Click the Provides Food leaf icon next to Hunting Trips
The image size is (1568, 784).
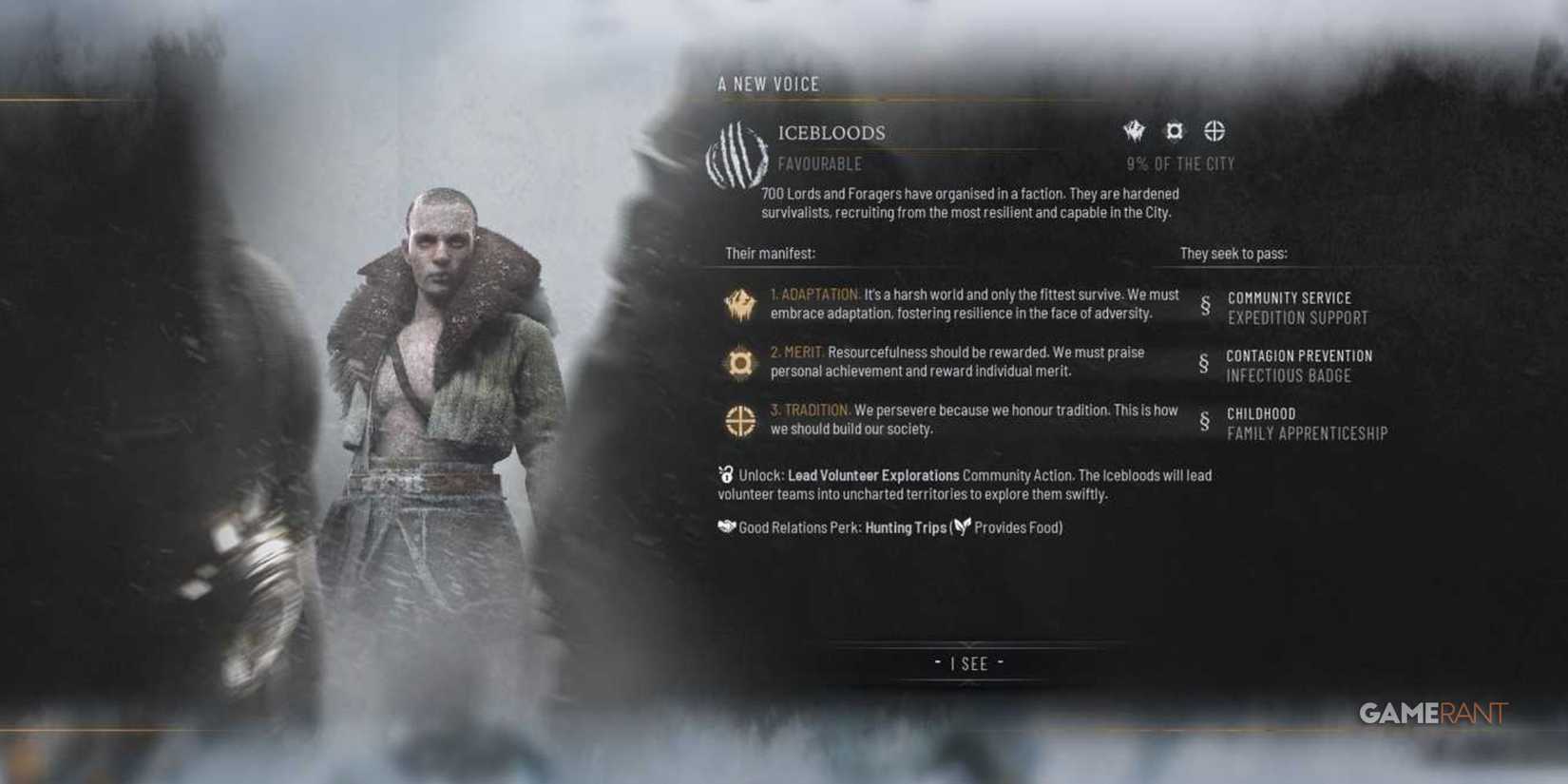(962, 526)
